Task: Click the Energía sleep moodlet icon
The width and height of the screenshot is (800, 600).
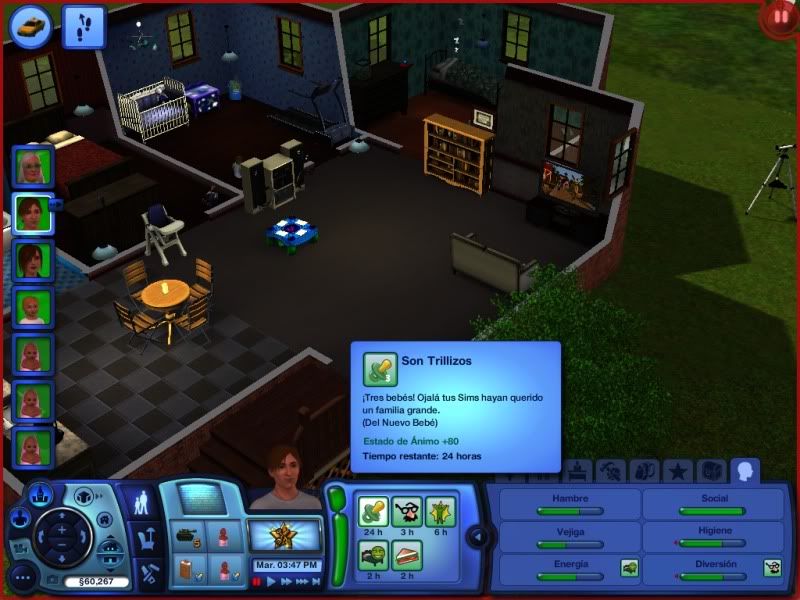Action: pyautogui.click(x=630, y=568)
